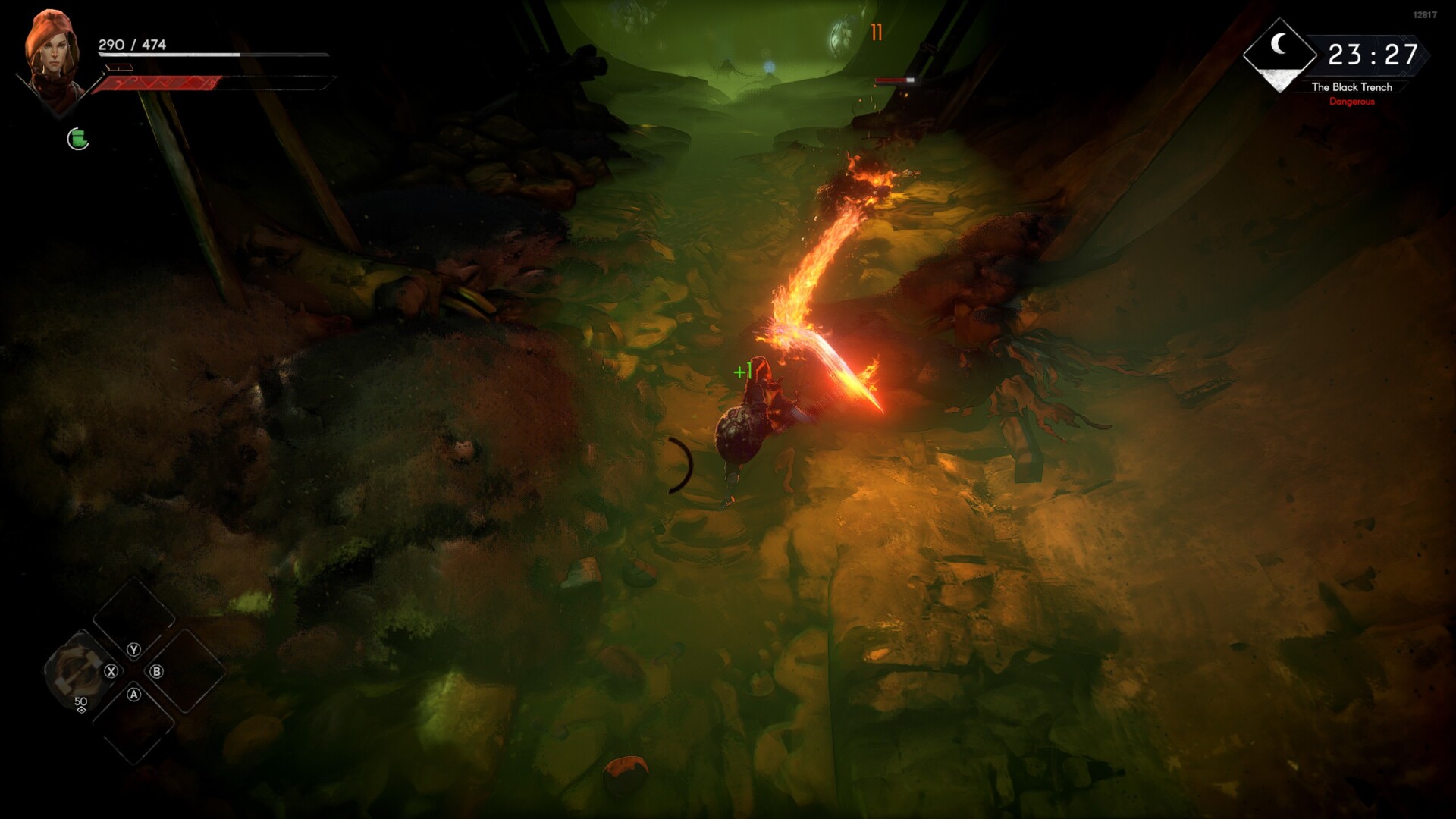Click the hooded heroine portrait

(53, 57)
